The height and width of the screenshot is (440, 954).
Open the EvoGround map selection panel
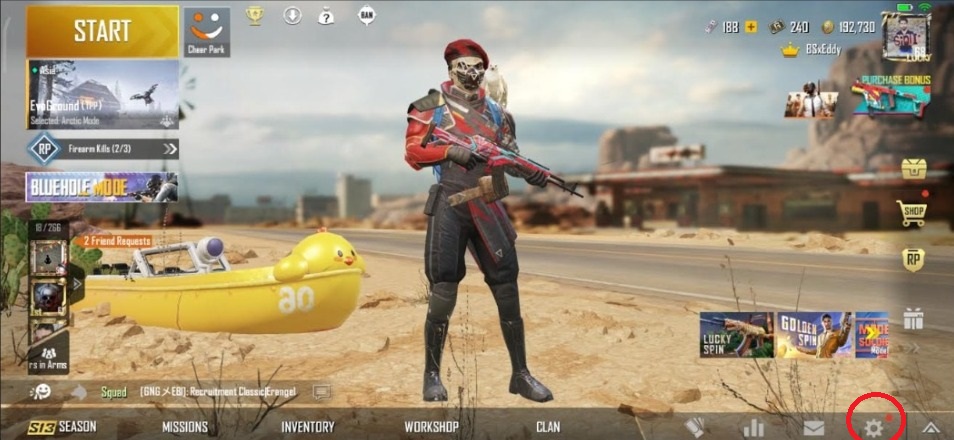(102, 95)
